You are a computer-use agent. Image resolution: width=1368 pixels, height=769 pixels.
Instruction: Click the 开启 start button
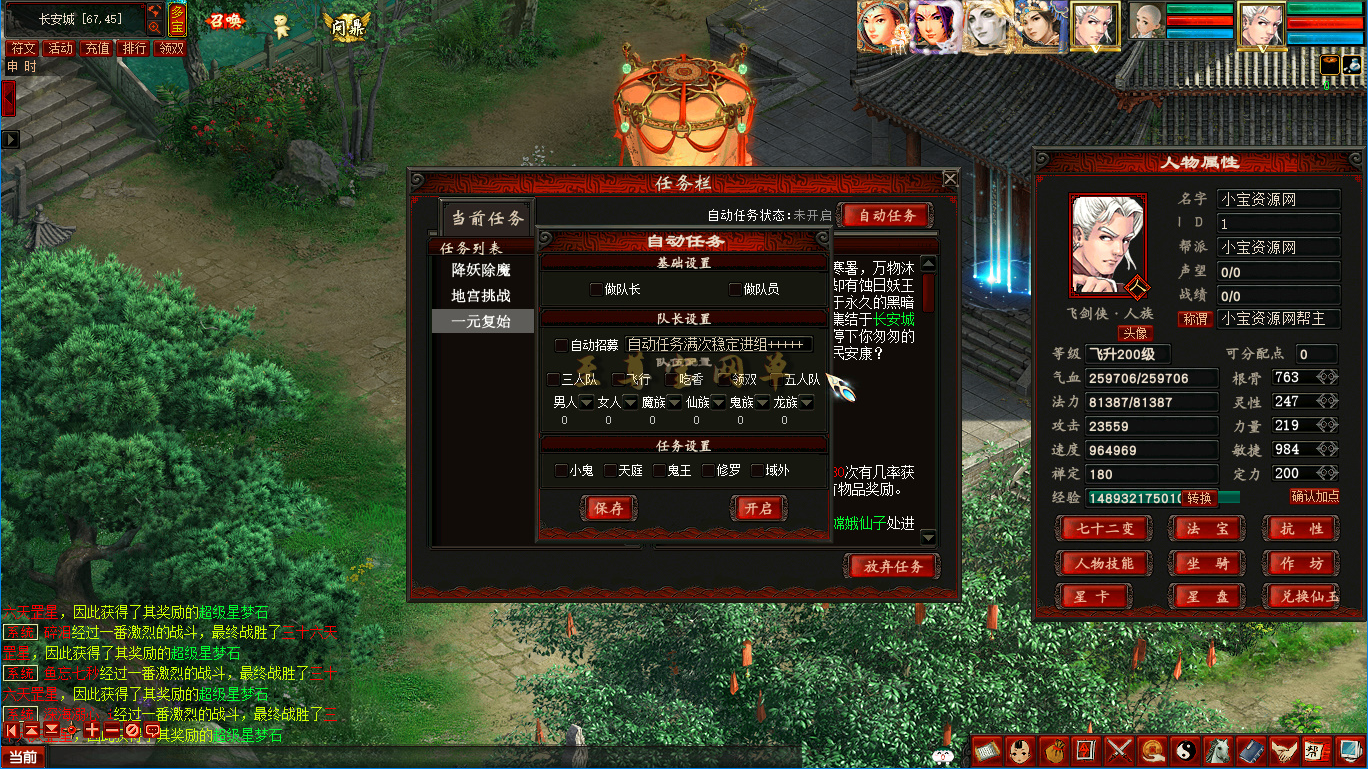(x=760, y=508)
